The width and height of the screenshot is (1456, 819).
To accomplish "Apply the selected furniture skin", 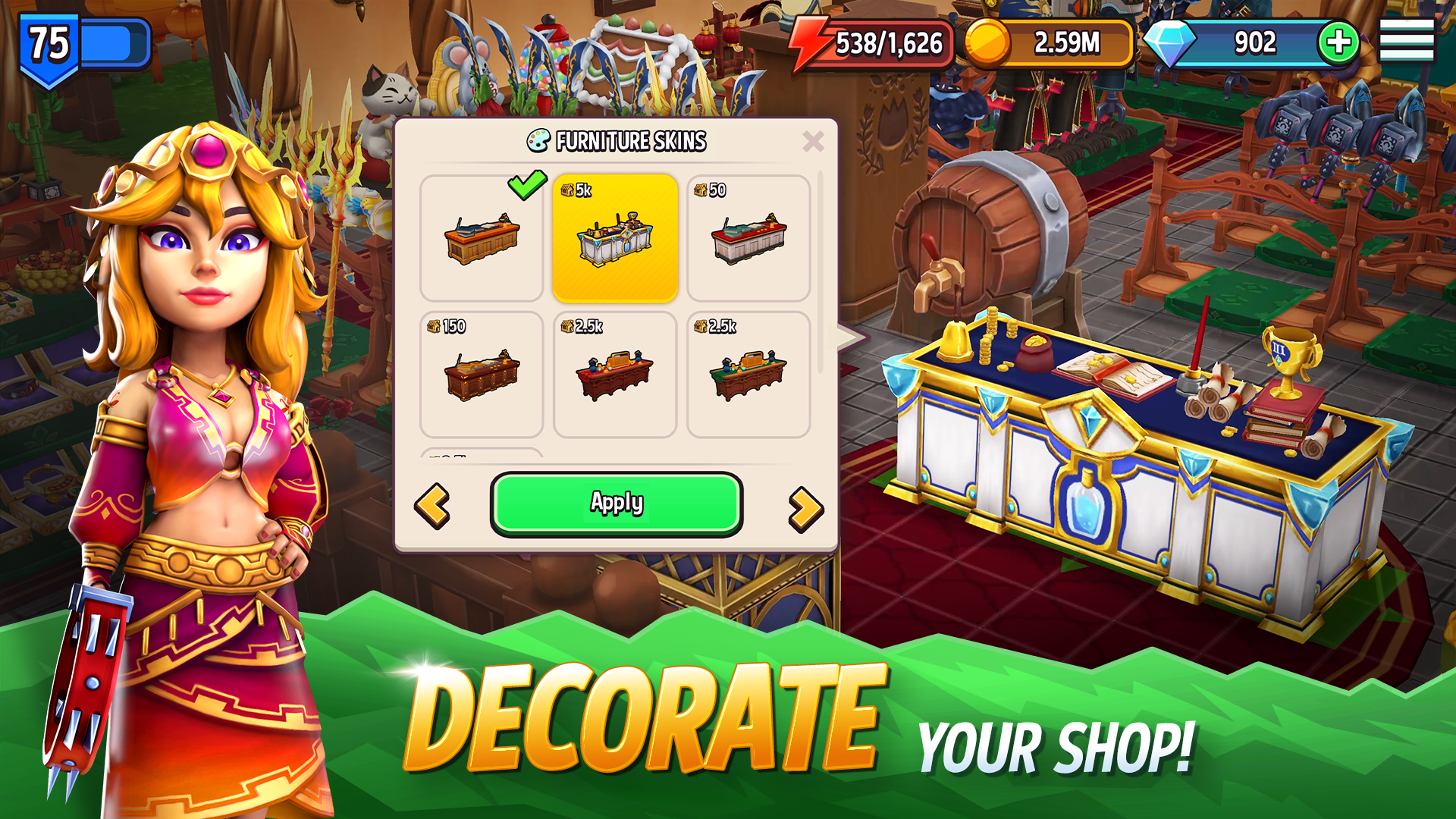I will point(615,503).
